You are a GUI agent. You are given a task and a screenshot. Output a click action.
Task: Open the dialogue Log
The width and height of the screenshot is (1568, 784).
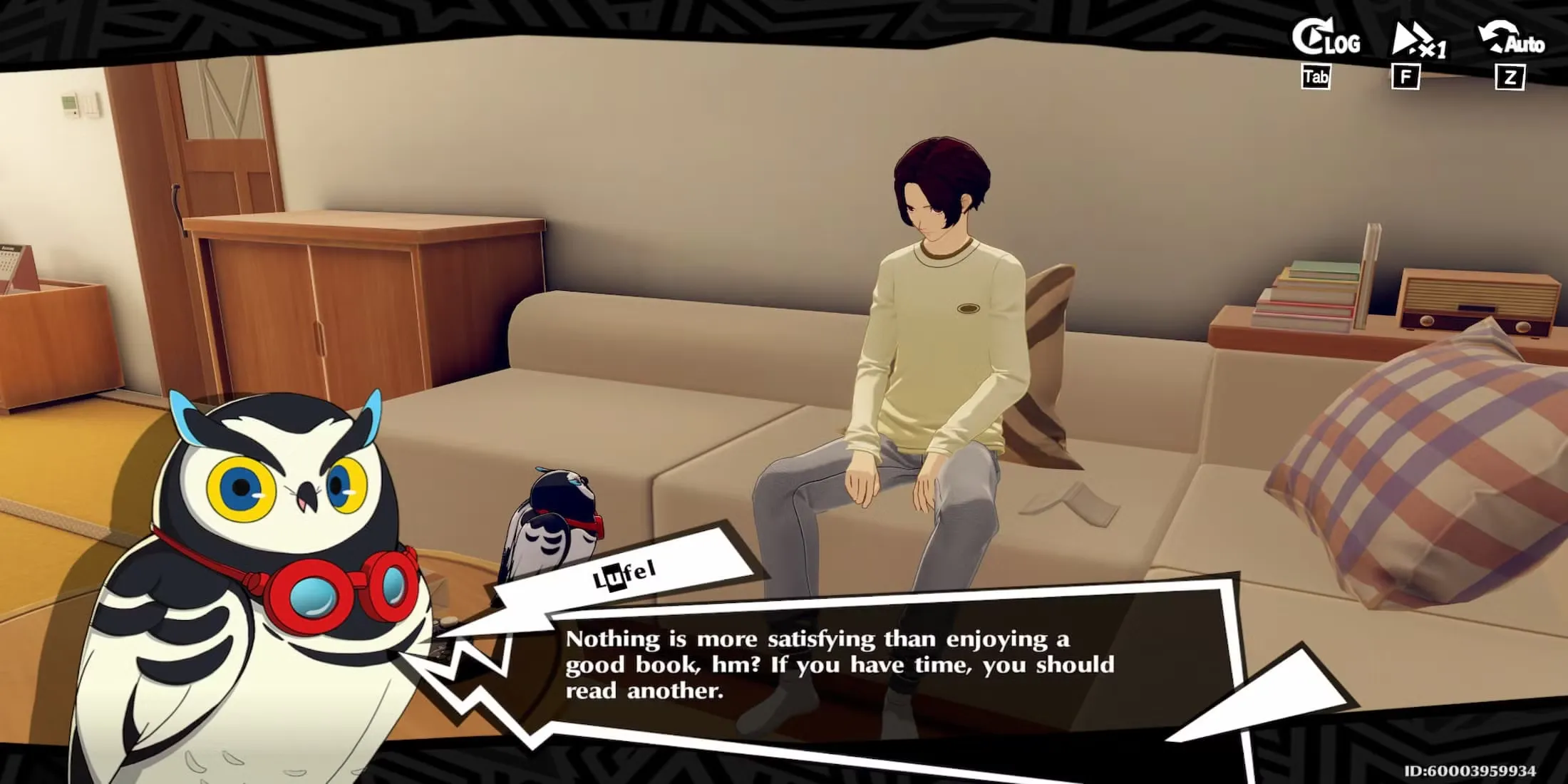point(1326,40)
